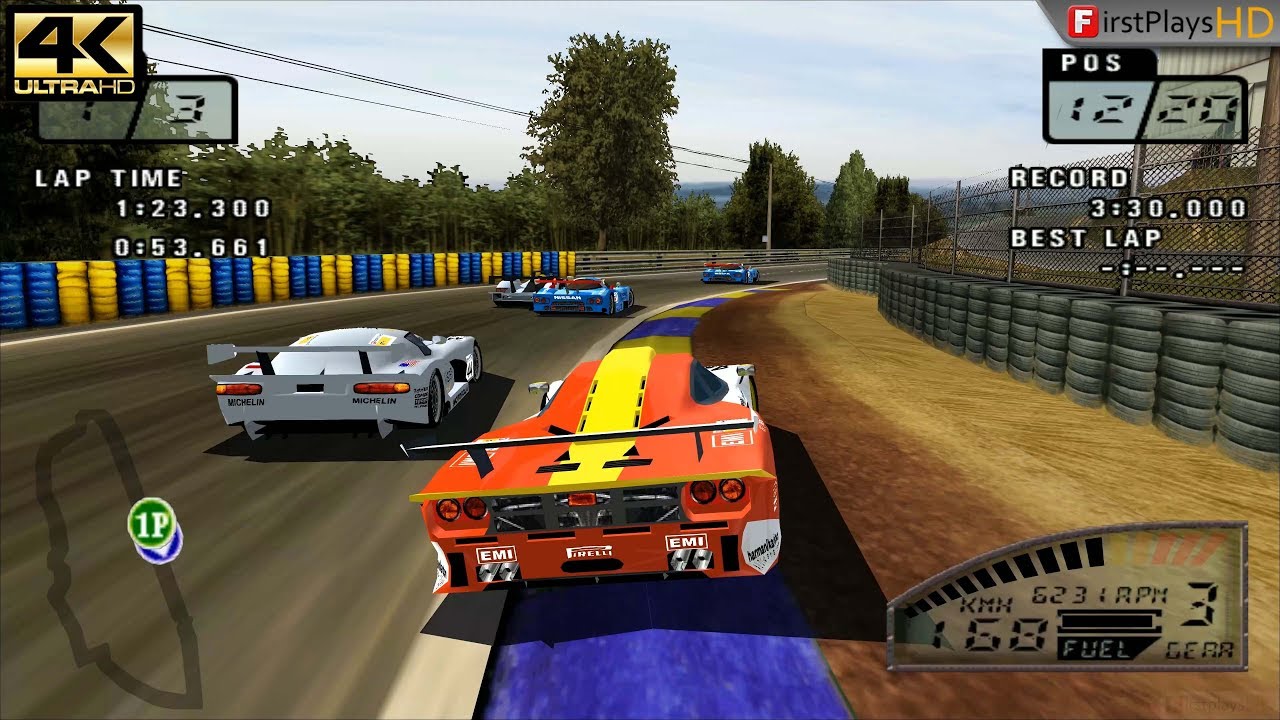Image resolution: width=1280 pixels, height=720 pixels.
Task: Select the green 1P marker on the minimap
Action: point(152,522)
